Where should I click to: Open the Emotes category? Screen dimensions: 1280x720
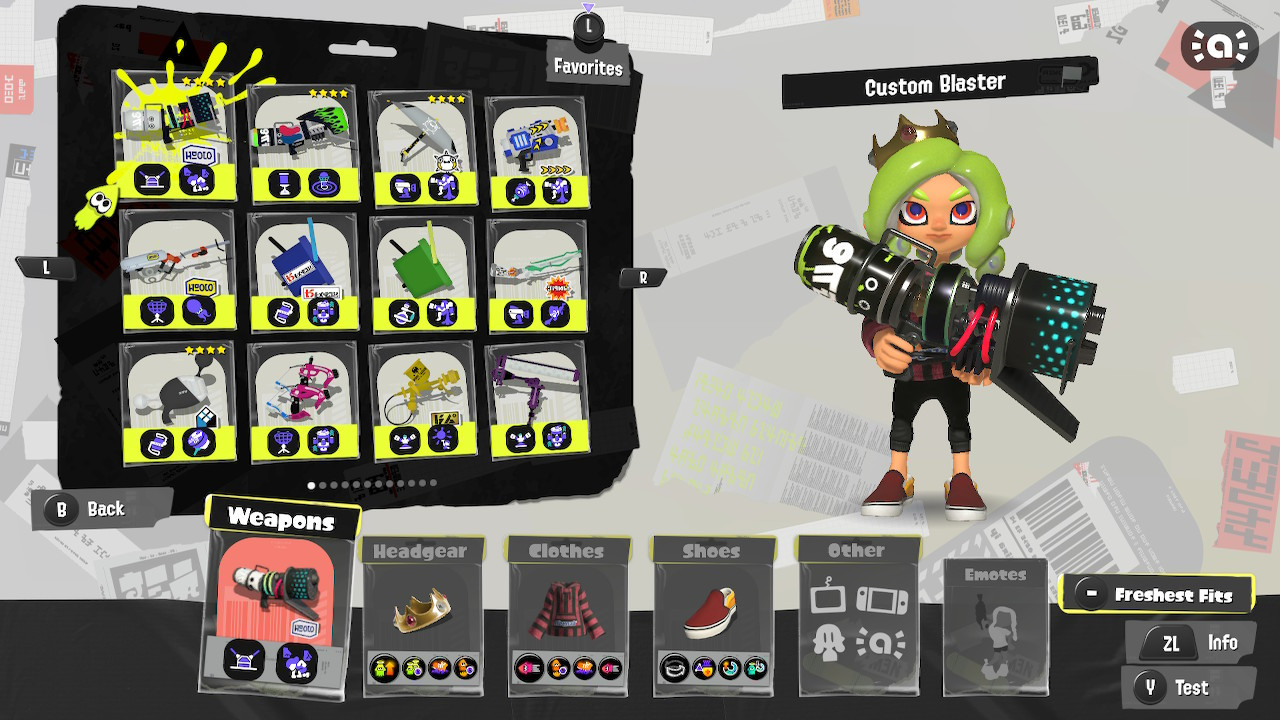996,625
